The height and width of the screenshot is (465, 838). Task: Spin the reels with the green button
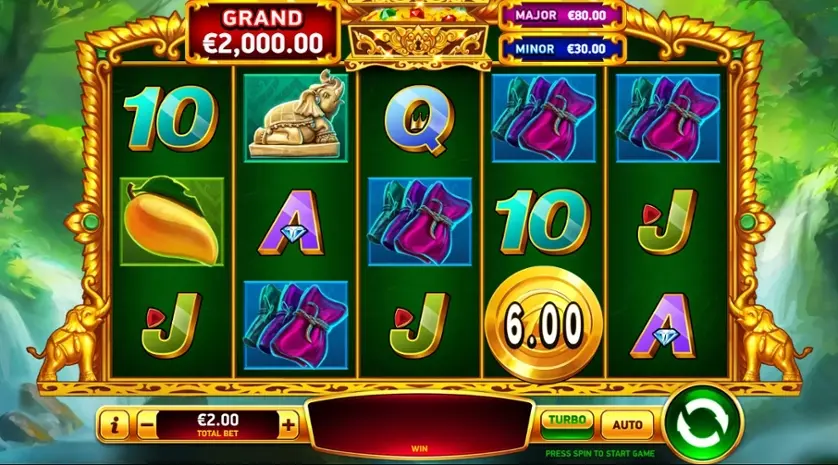(x=702, y=423)
